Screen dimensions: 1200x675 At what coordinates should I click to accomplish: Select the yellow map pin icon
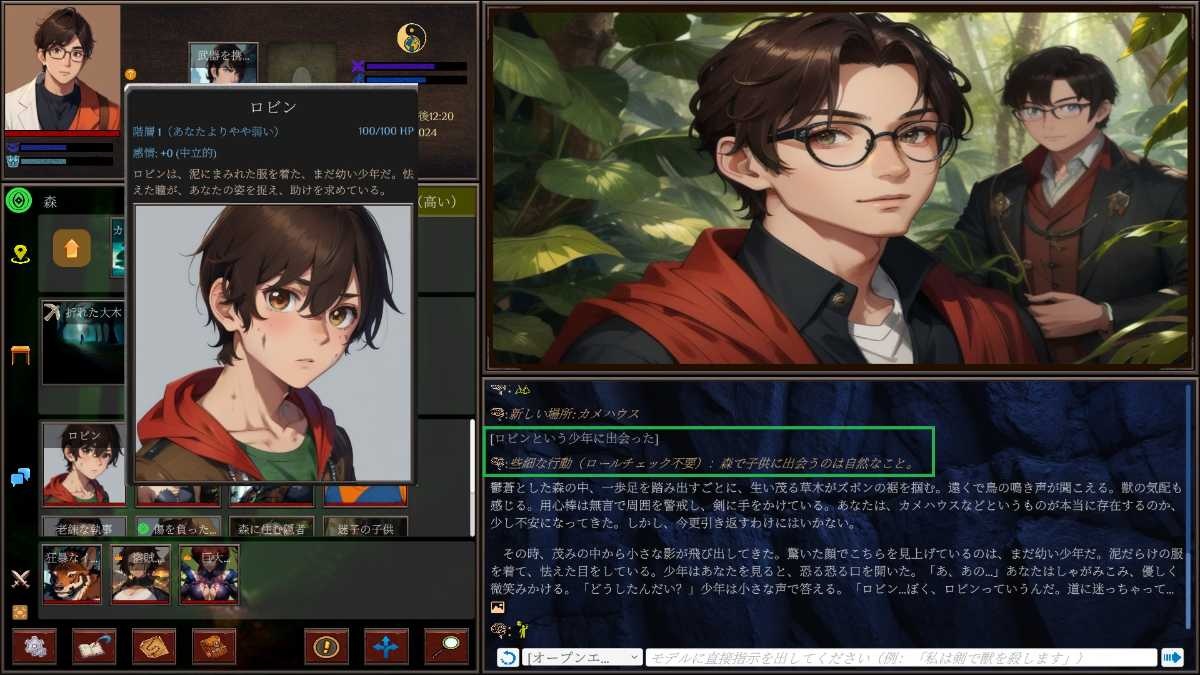20,254
